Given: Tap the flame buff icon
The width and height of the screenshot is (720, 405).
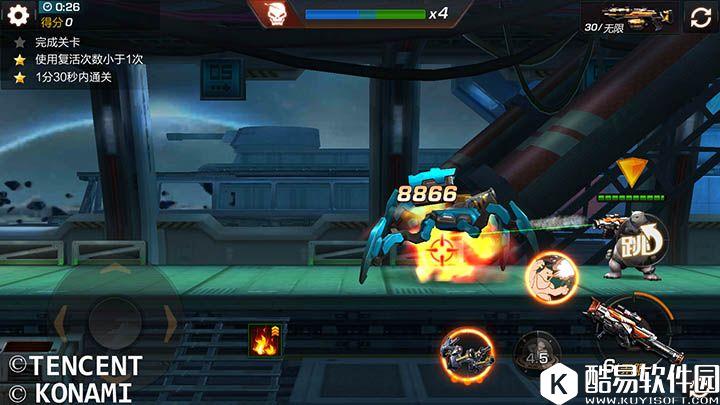Looking at the screenshot, I should 265,340.
